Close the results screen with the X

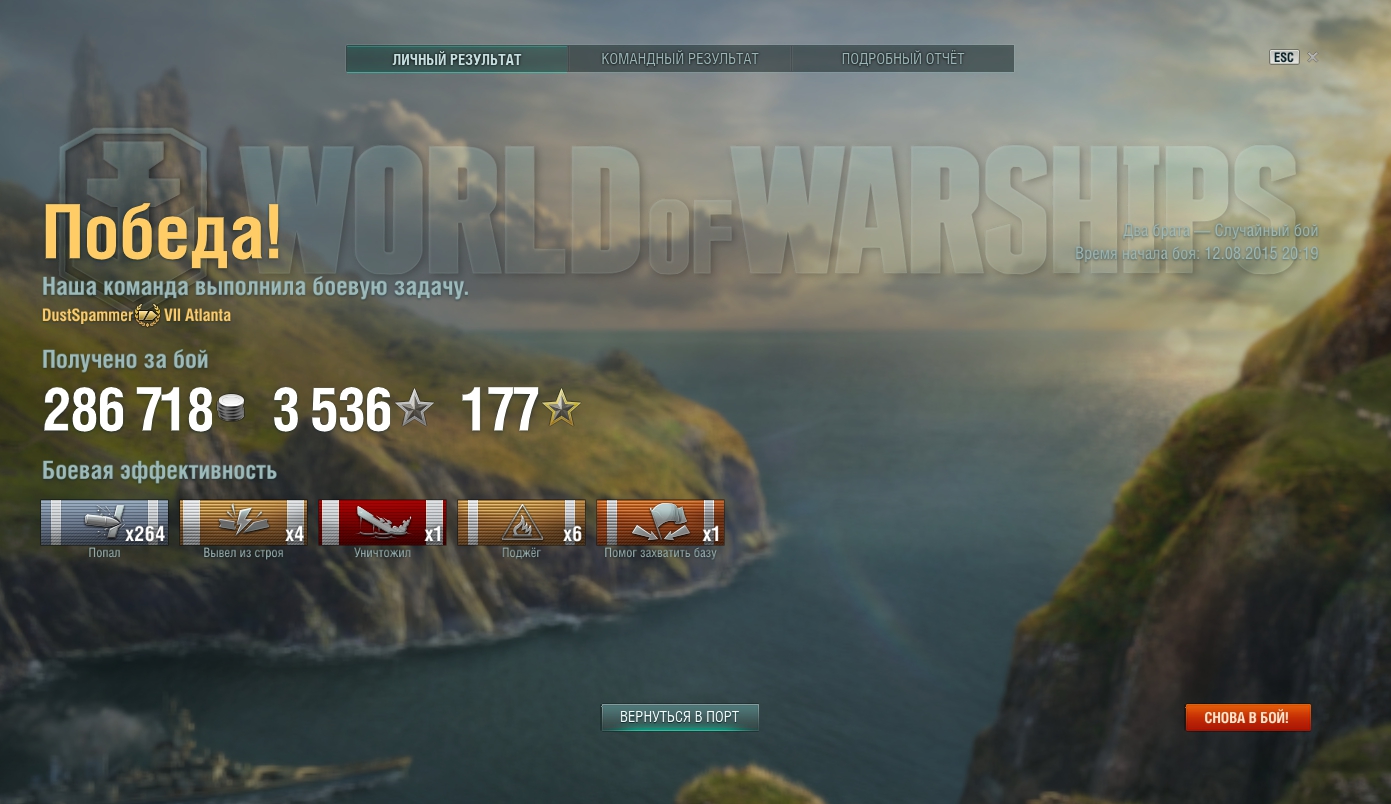tap(1313, 57)
